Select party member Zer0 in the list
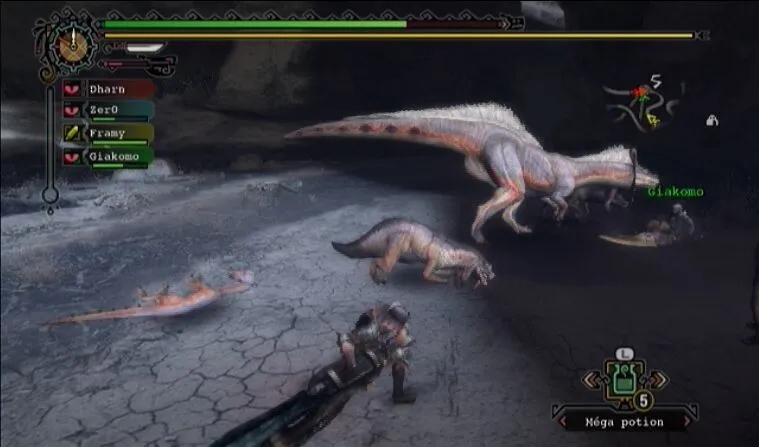 (108, 110)
